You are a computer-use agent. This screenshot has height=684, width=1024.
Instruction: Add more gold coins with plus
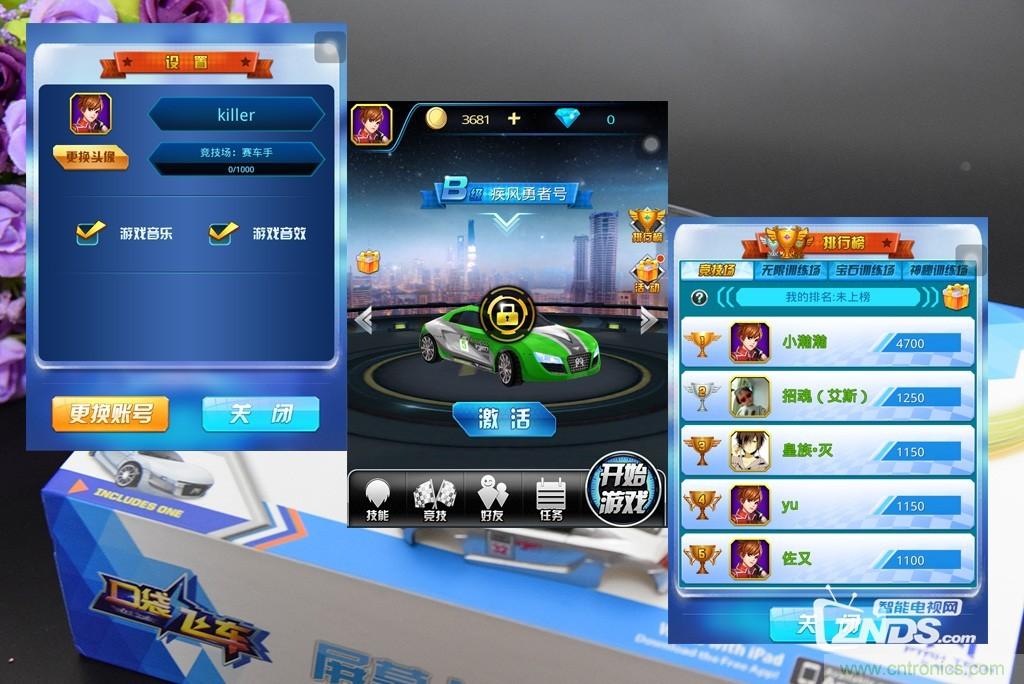click(x=514, y=119)
